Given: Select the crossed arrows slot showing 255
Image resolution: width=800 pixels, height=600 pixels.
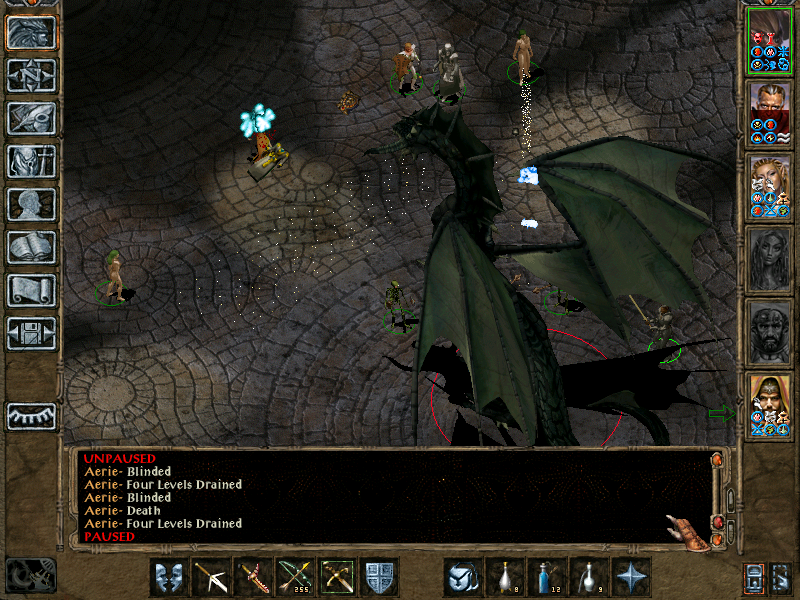Looking at the screenshot, I should coord(295,577).
